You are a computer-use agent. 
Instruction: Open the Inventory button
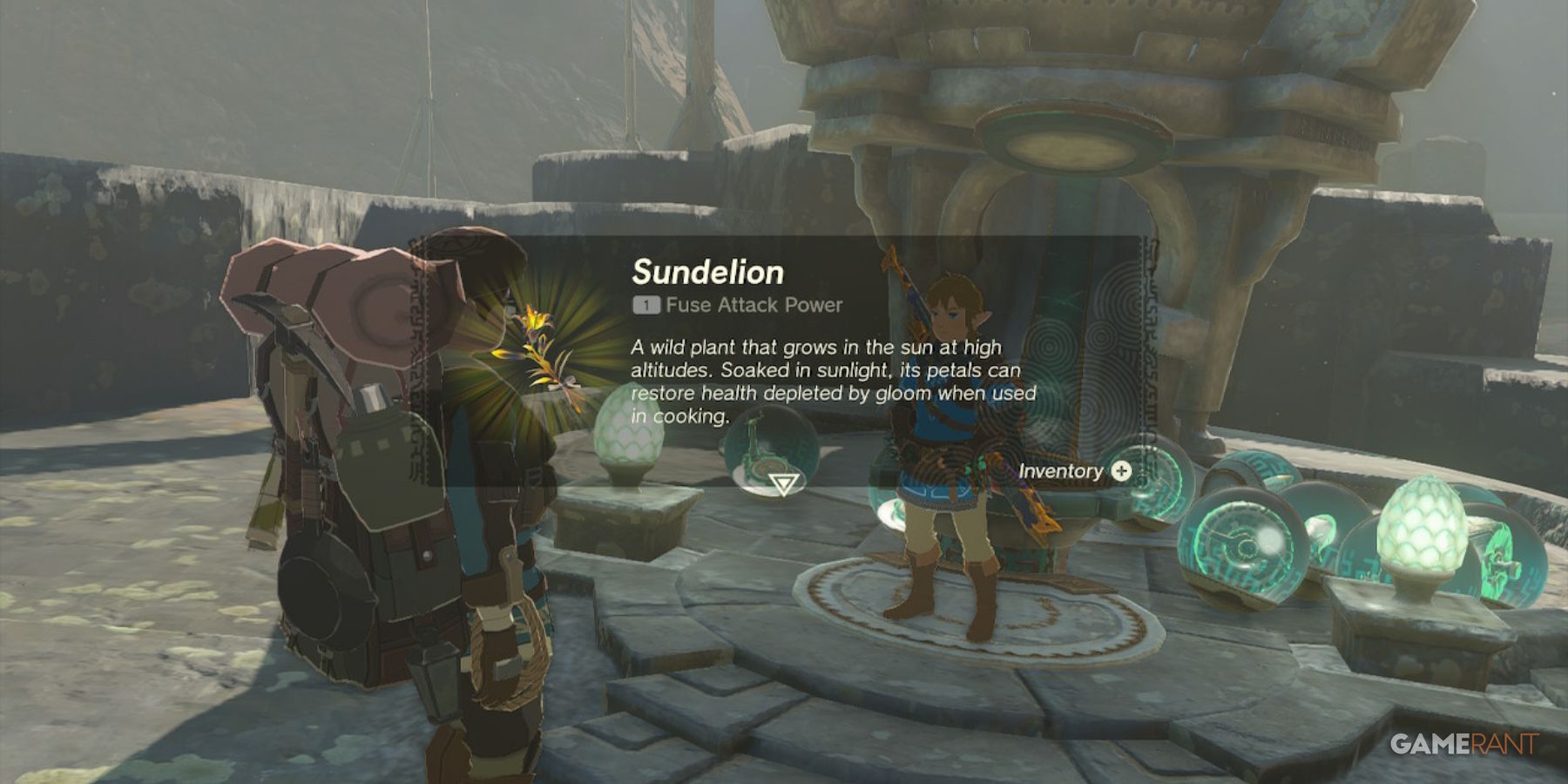tap(1059, 471)
